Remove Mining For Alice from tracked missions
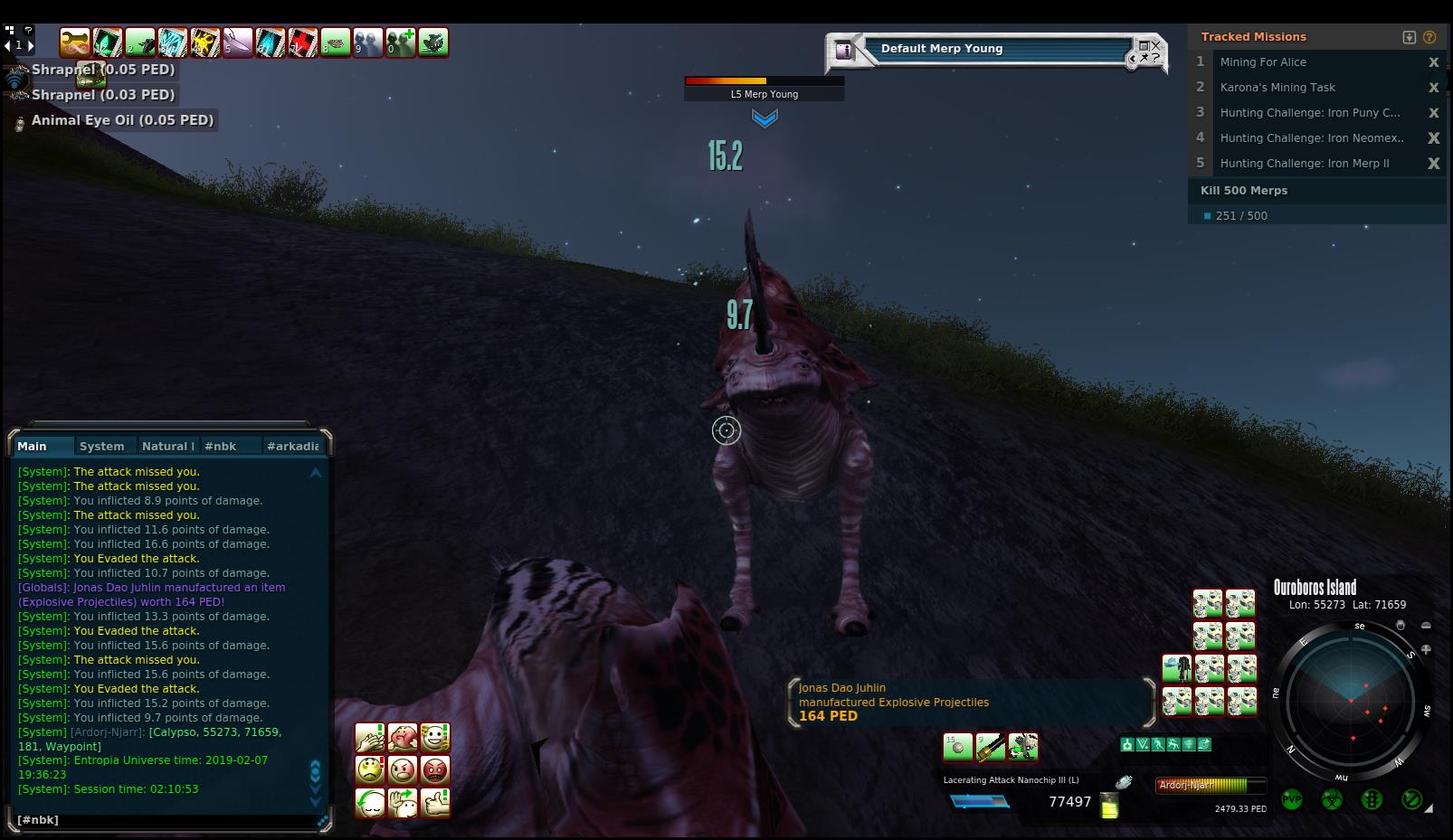The height and width of the screenshot is (840, 1453). pos(1433,62)
